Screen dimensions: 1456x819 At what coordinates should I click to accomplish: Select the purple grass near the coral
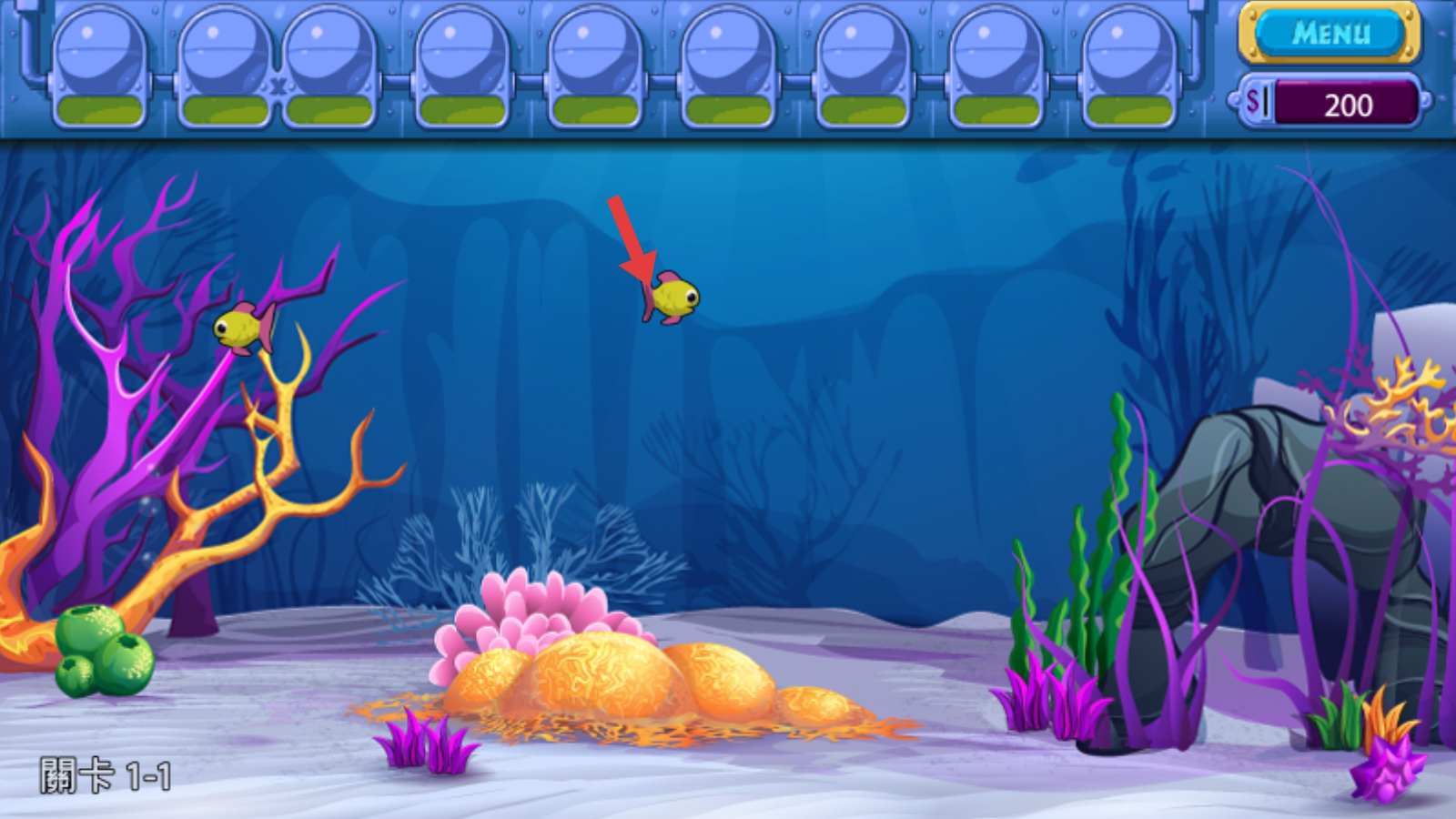click(x=419, y=742)
